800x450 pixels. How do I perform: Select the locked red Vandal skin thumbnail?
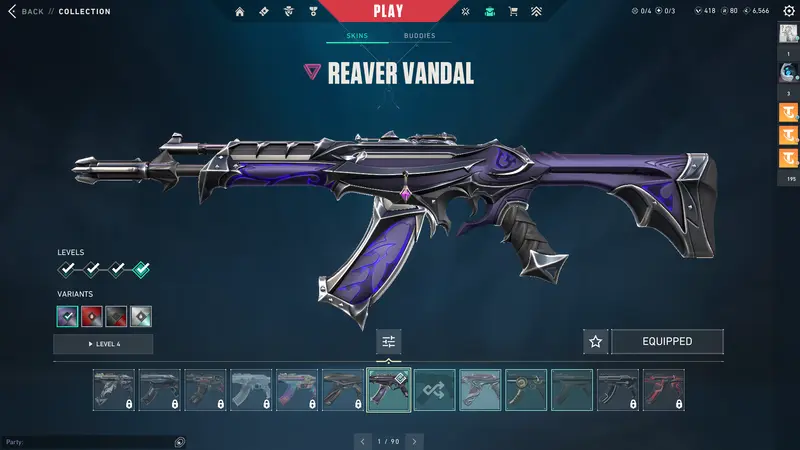(664, 390)
